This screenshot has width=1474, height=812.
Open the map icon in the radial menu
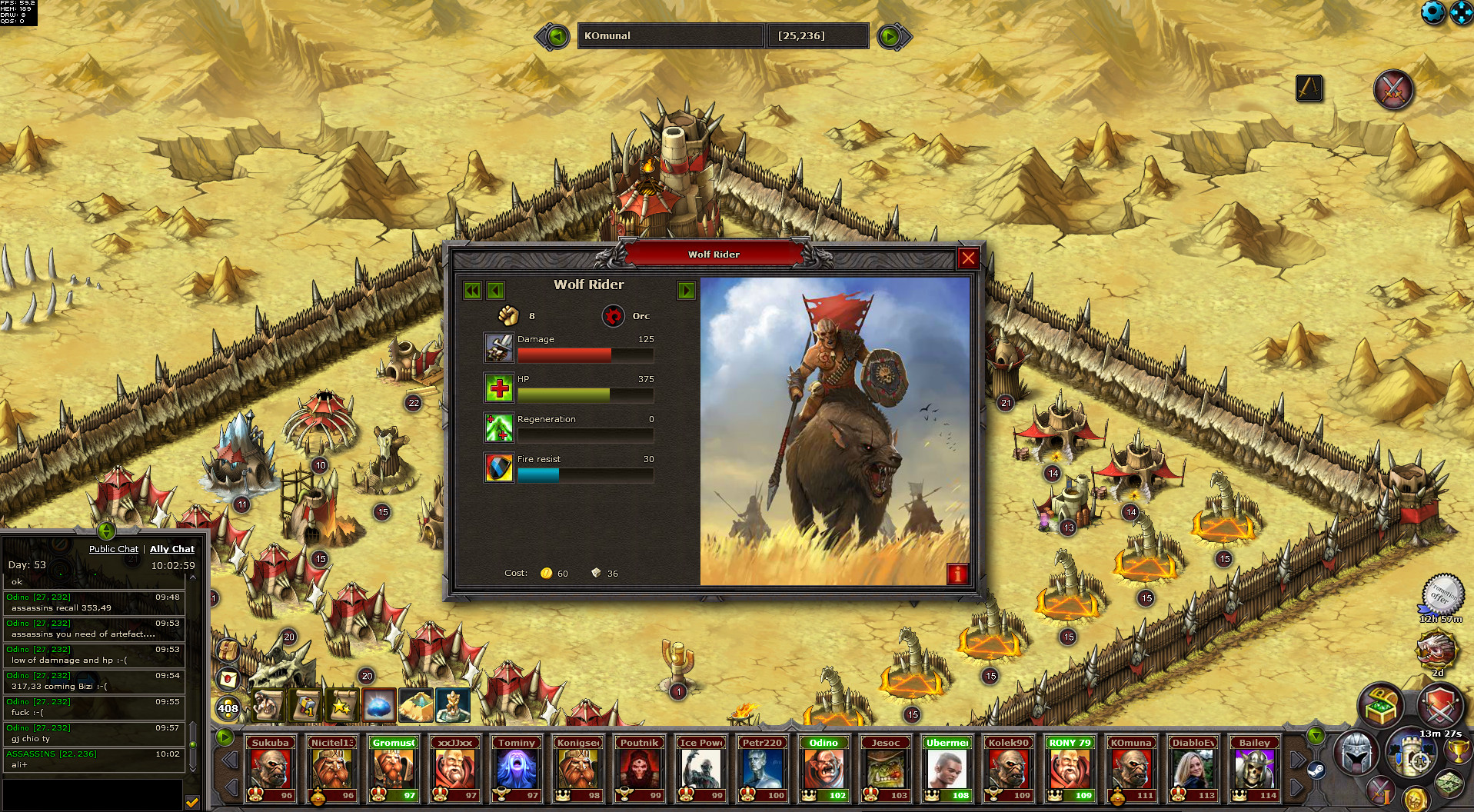coord(1448,785)
